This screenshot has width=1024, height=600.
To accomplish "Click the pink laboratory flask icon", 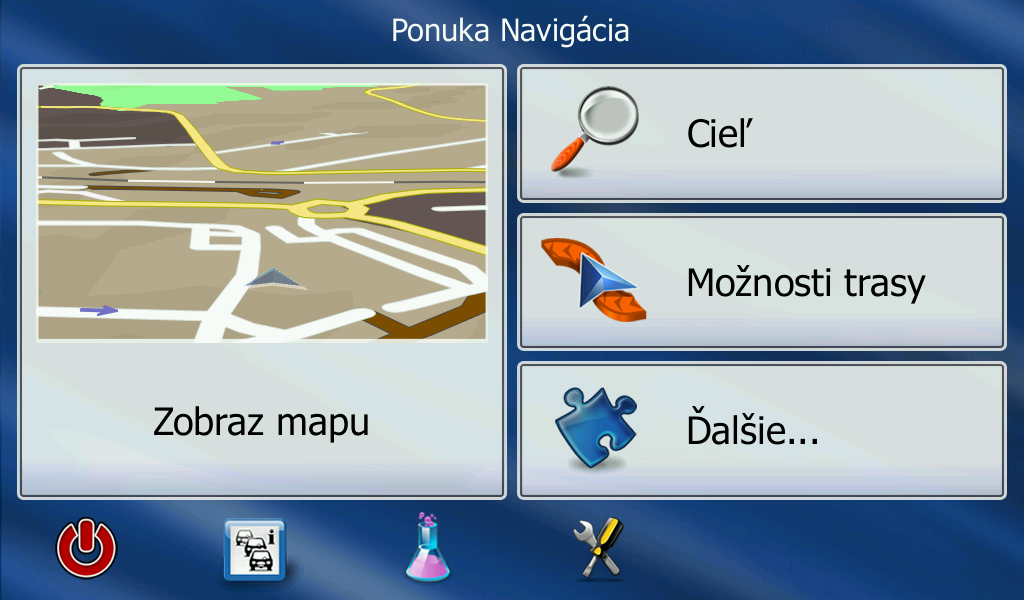I will [x=428, y=547].
